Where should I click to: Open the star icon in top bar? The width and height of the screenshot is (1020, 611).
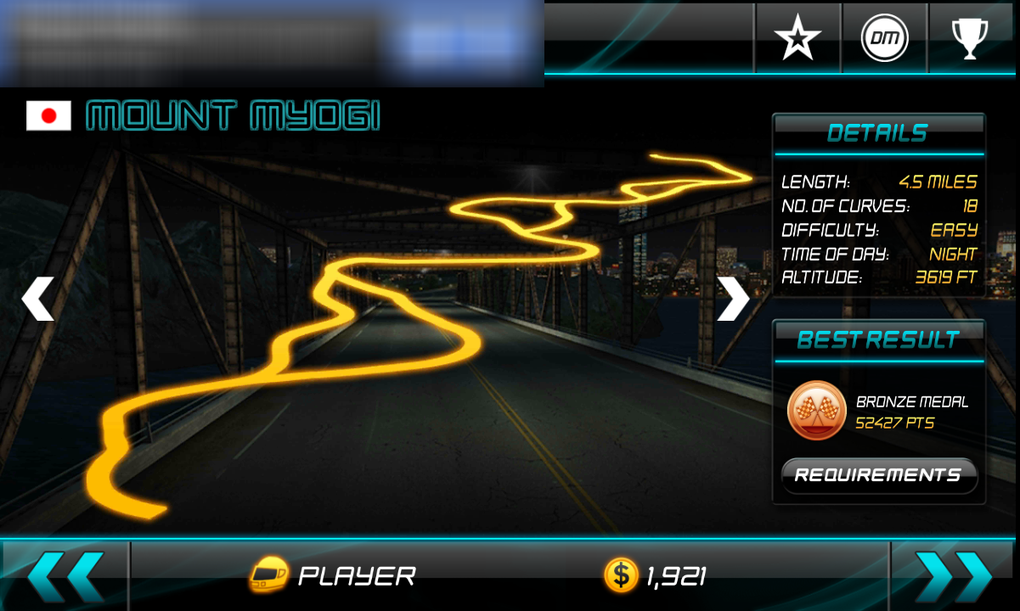coord(797,39)
